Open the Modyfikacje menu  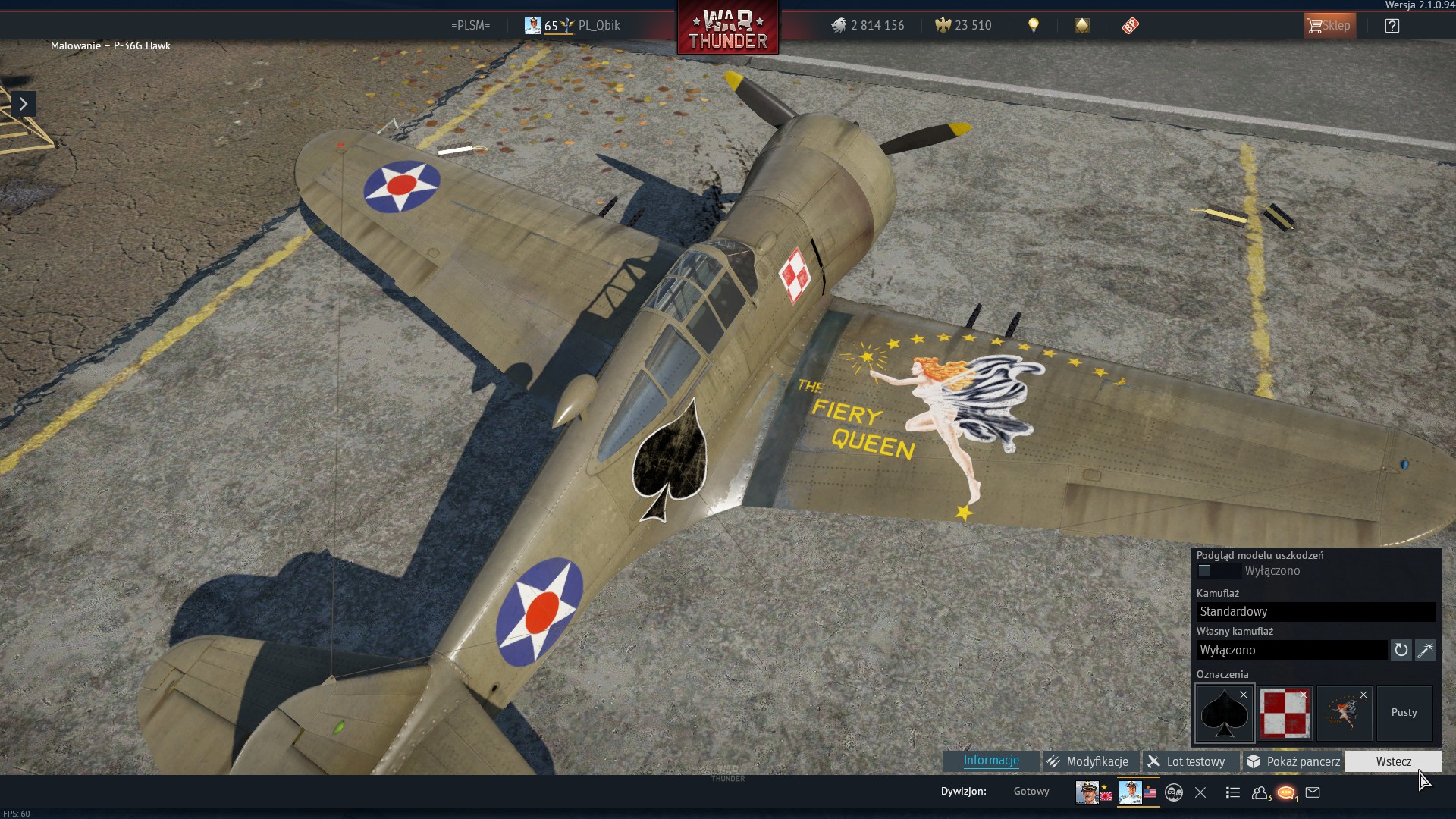tap(1087, 761)
